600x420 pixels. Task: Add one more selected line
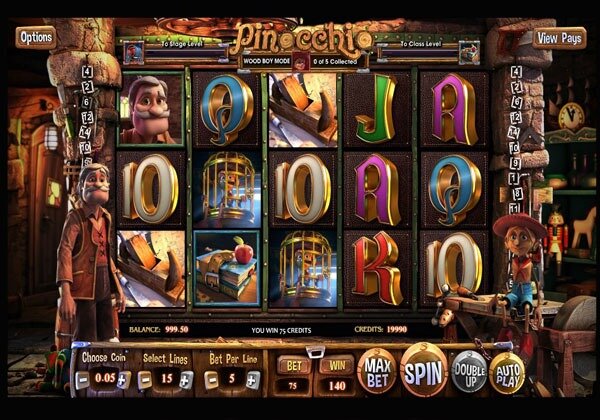coord(185,380)
